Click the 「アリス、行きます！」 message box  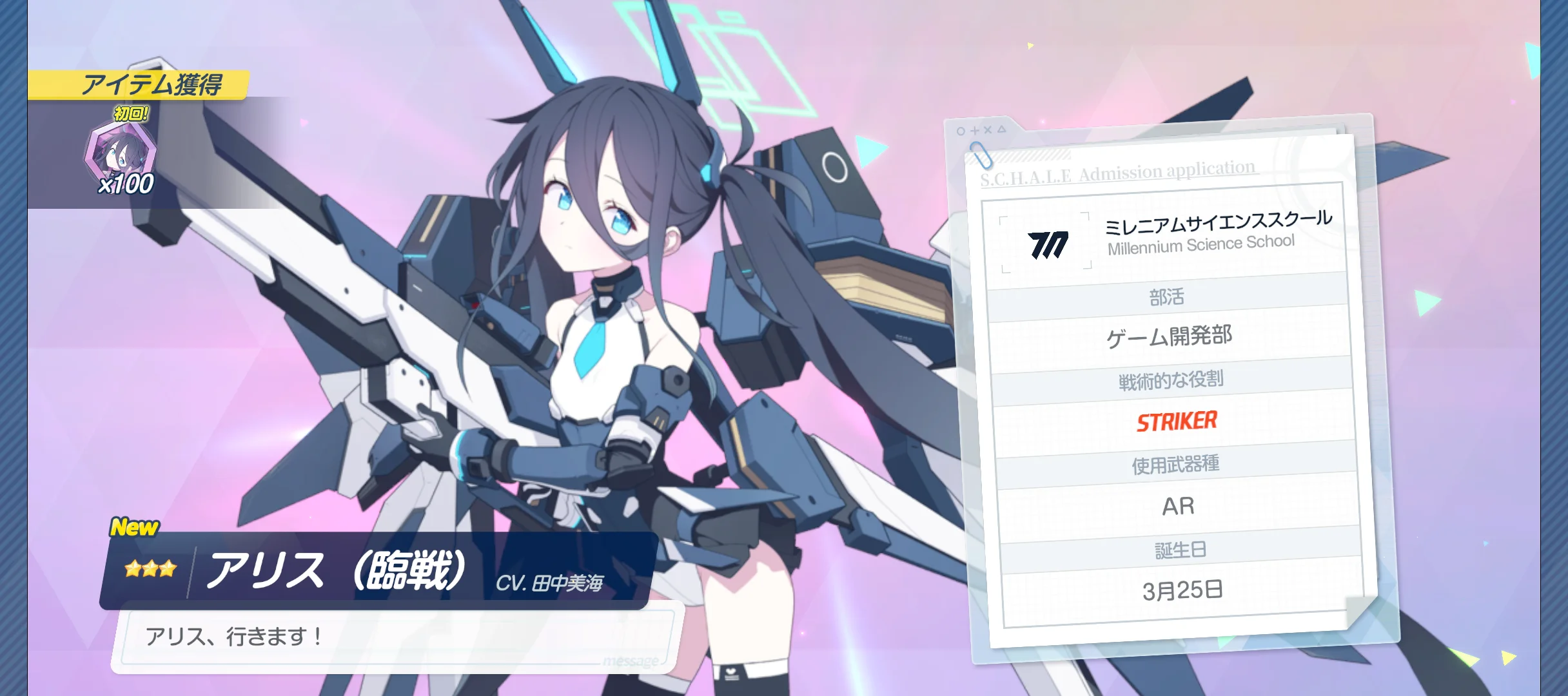tap(396, 638)
